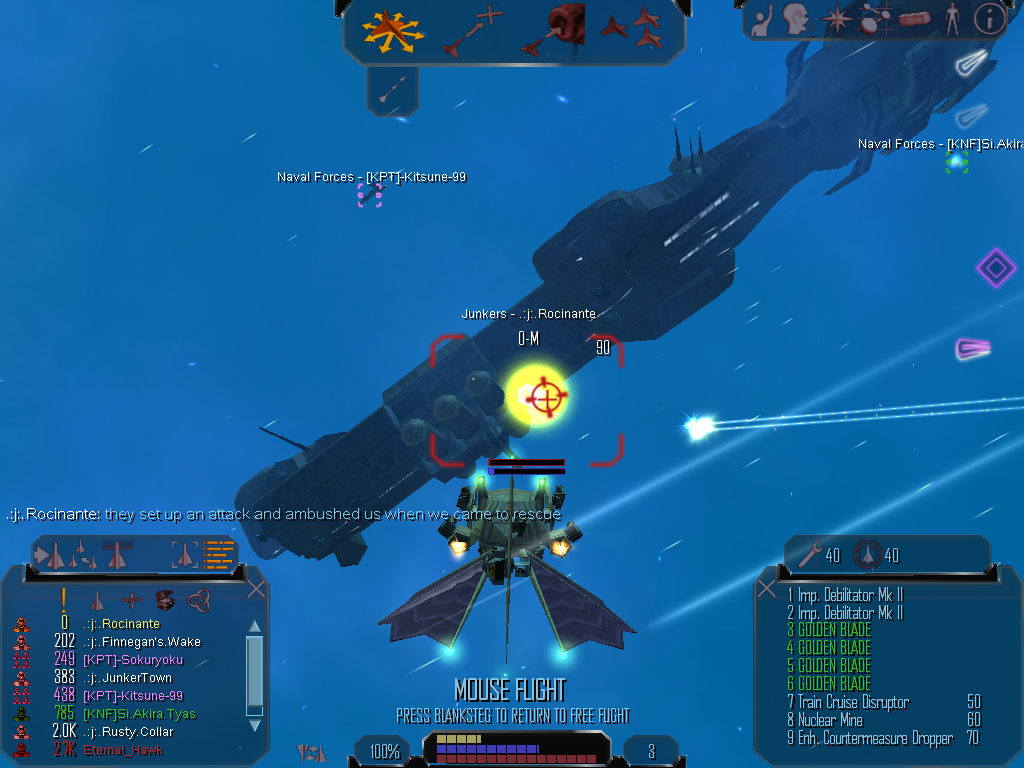Select the Nuclear Mine weapon row
The height and width of the screenshot is (768, 1024).
[830, 720]
